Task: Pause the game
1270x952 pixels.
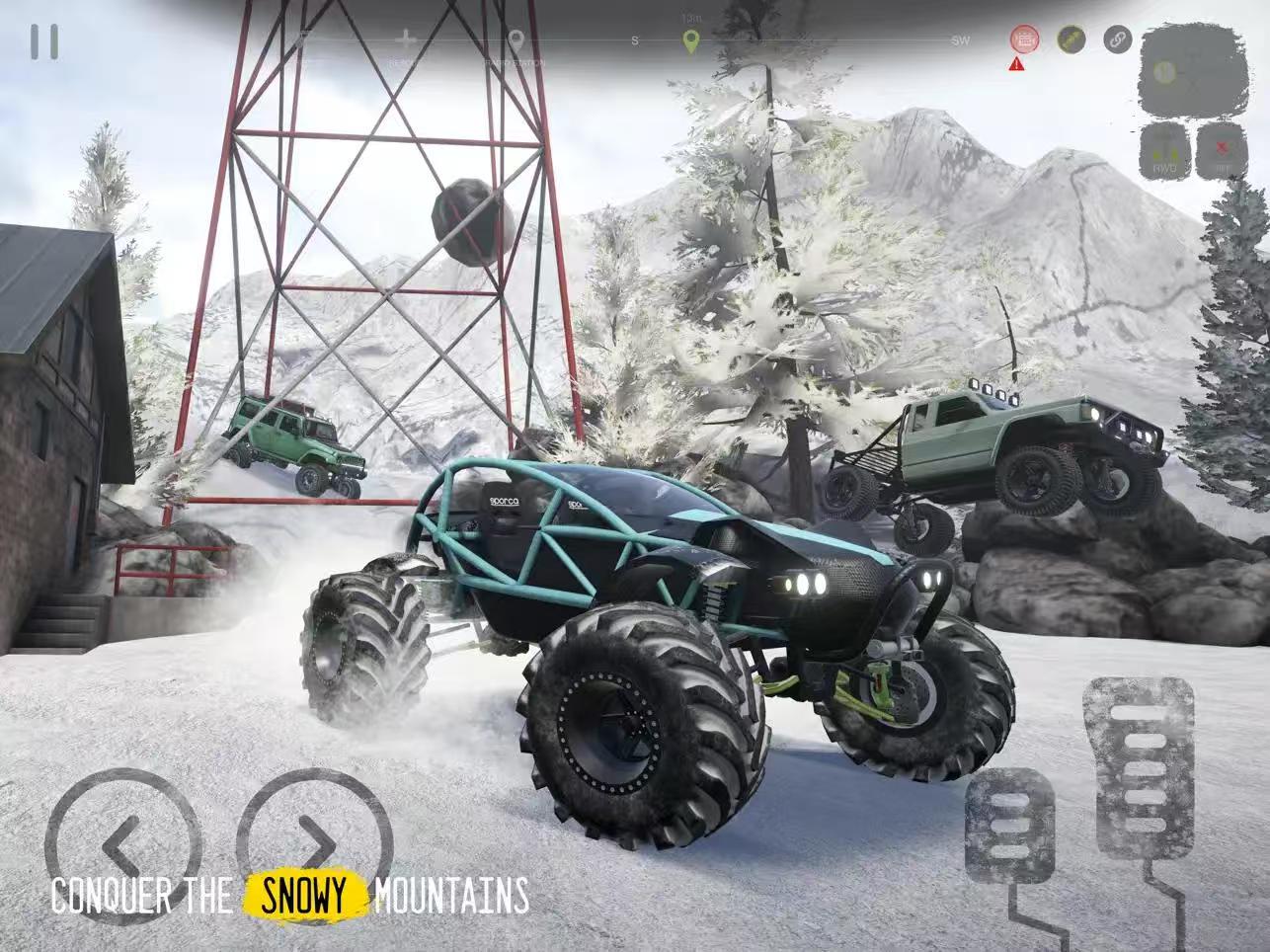Action: pos(44,41)
